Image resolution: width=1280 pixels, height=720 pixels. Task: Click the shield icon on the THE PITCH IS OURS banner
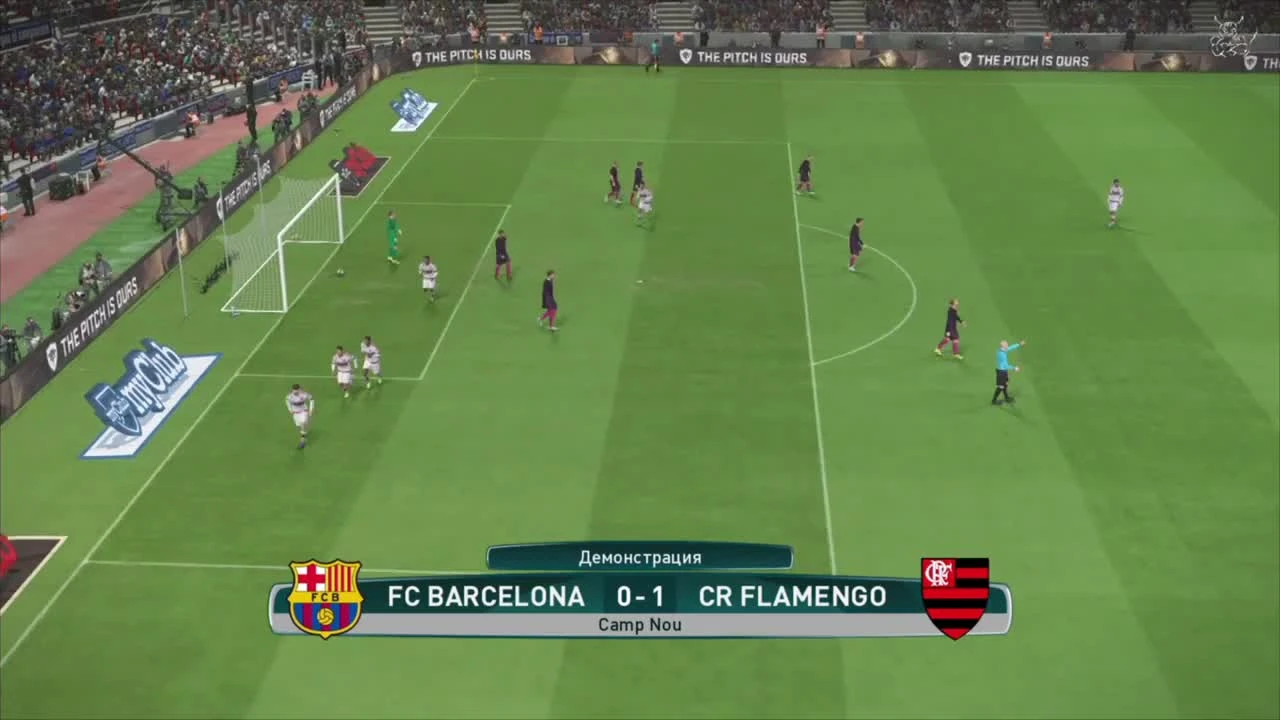684,57
